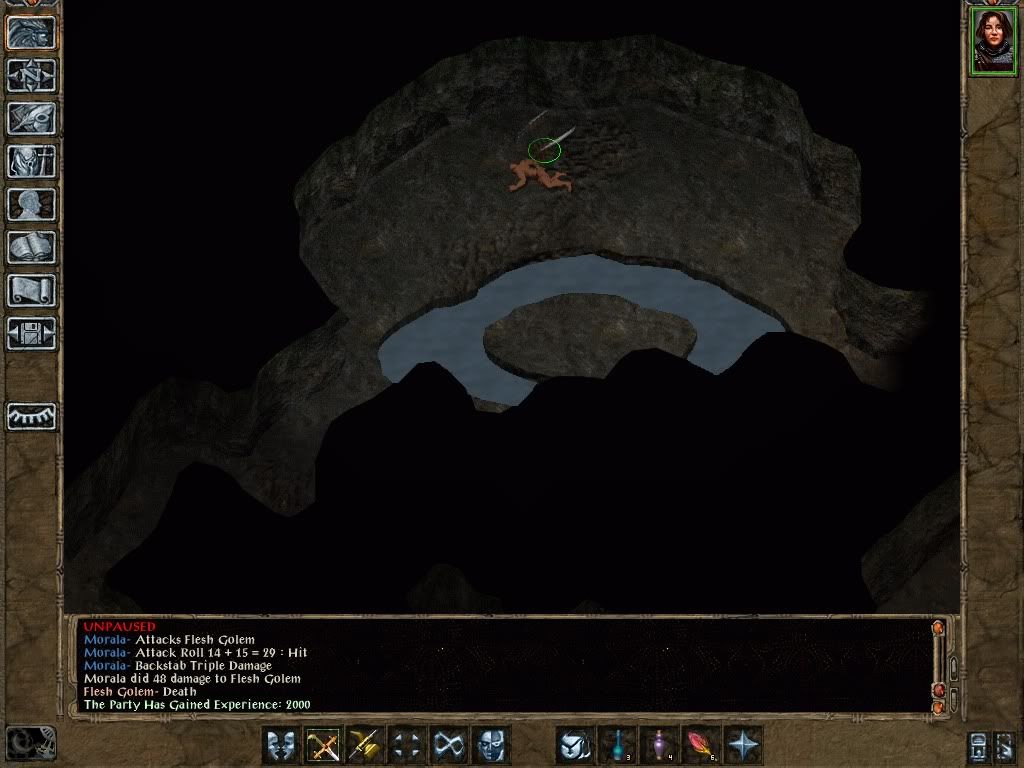Screen dimensions: 1024x768
Task: Use the purple potion quick item
Action: pos(660,745)
